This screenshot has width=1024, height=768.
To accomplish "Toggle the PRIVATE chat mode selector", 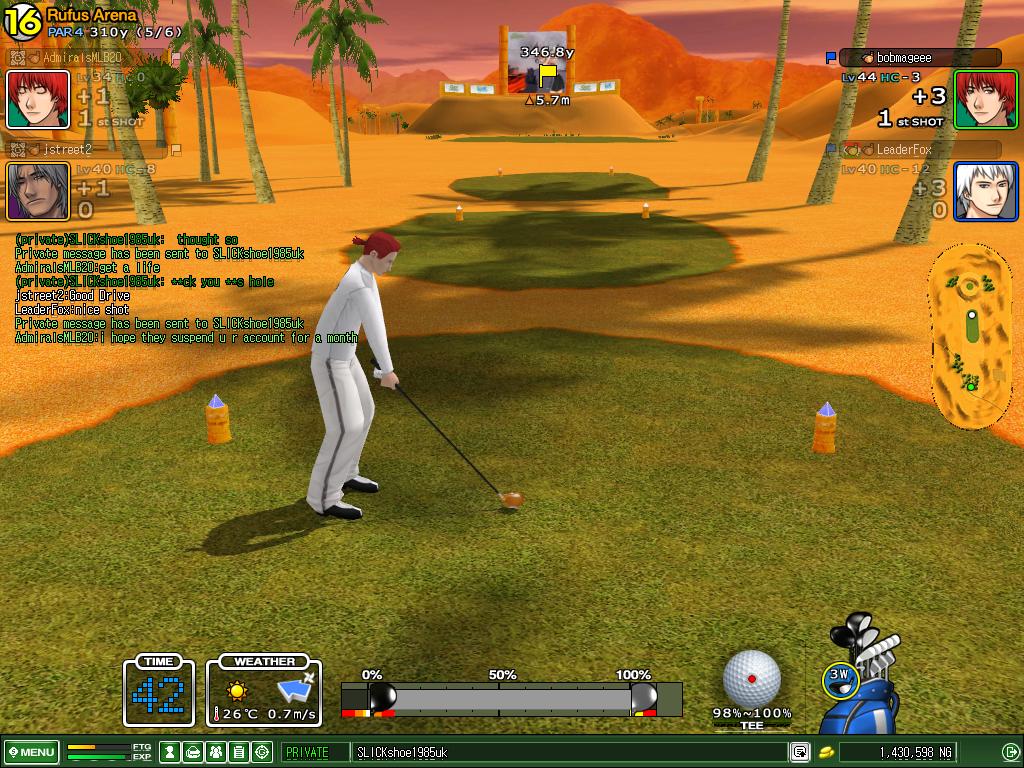I will point(314,752).
